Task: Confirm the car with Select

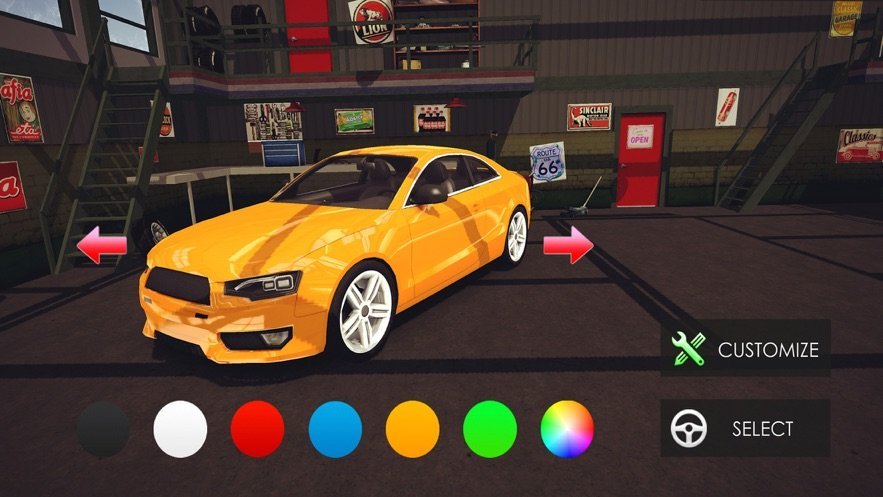Action: pos(745,429)
